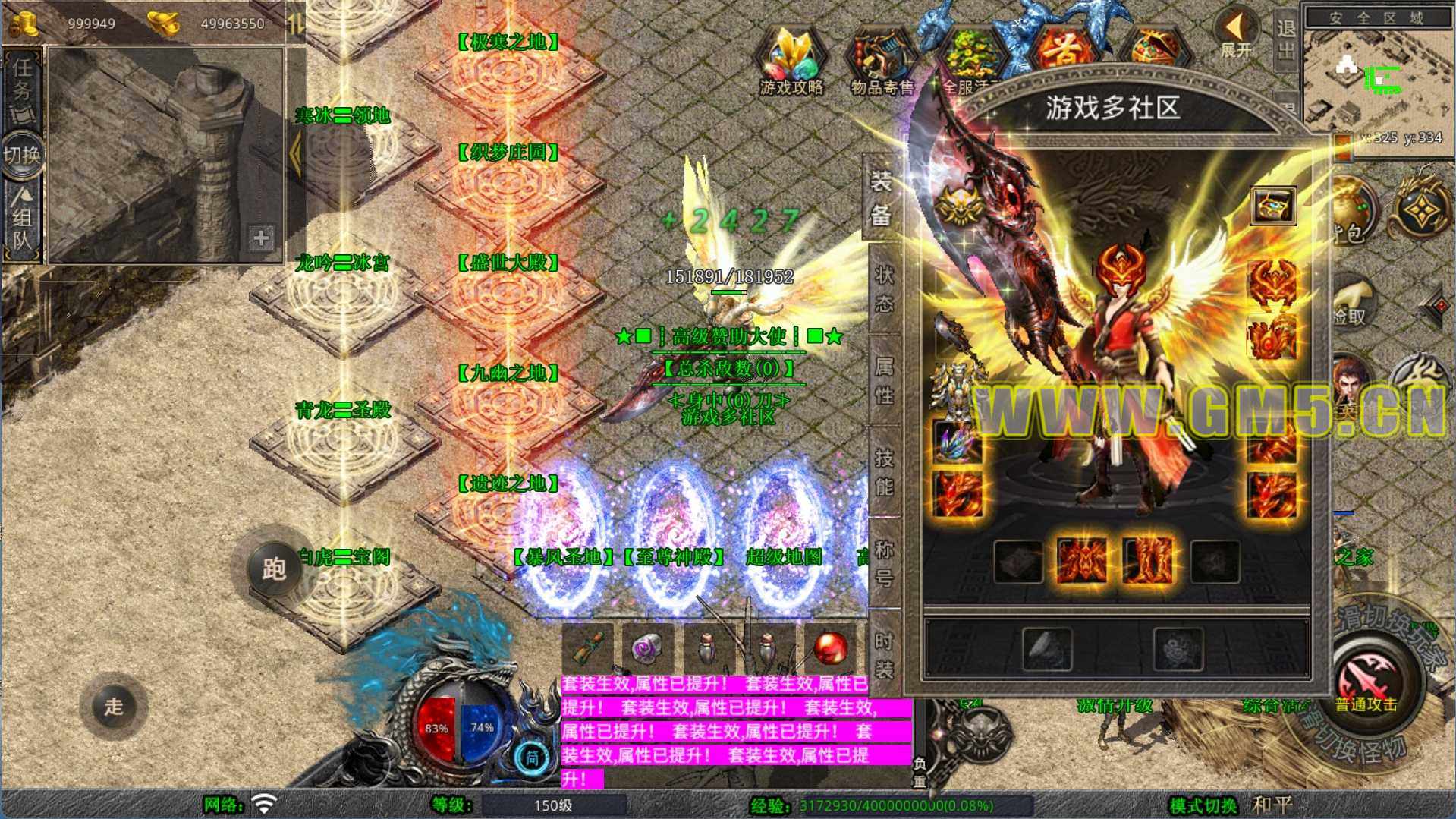Open the 属性 attributes tab
The height and width of the screenshot is (819, 1456).
click(x=884, y=381)
